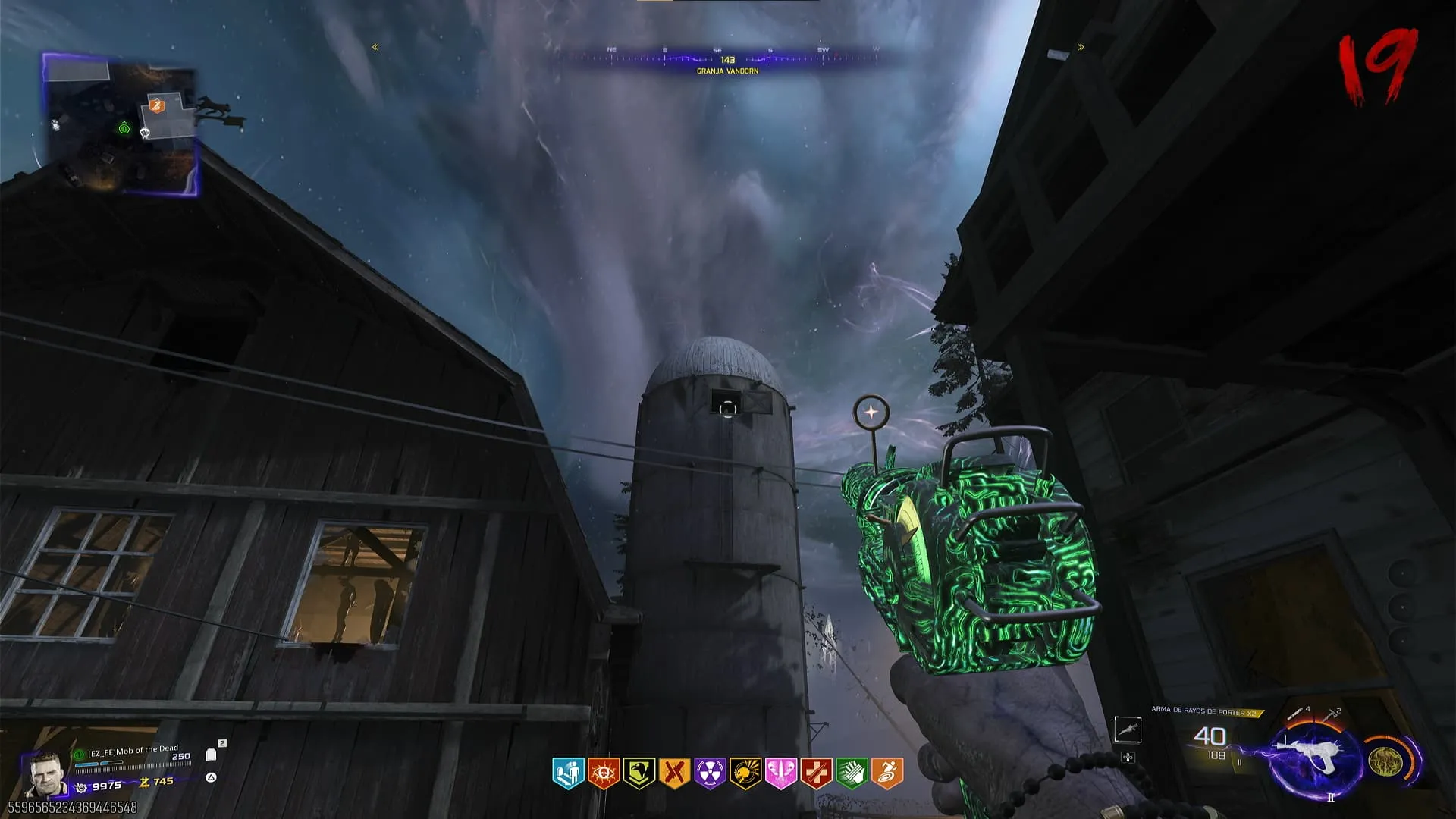The image size is (1456, 819).
Task: Click the pink twin-skulls perk icon
Action: tap(780, 773)
